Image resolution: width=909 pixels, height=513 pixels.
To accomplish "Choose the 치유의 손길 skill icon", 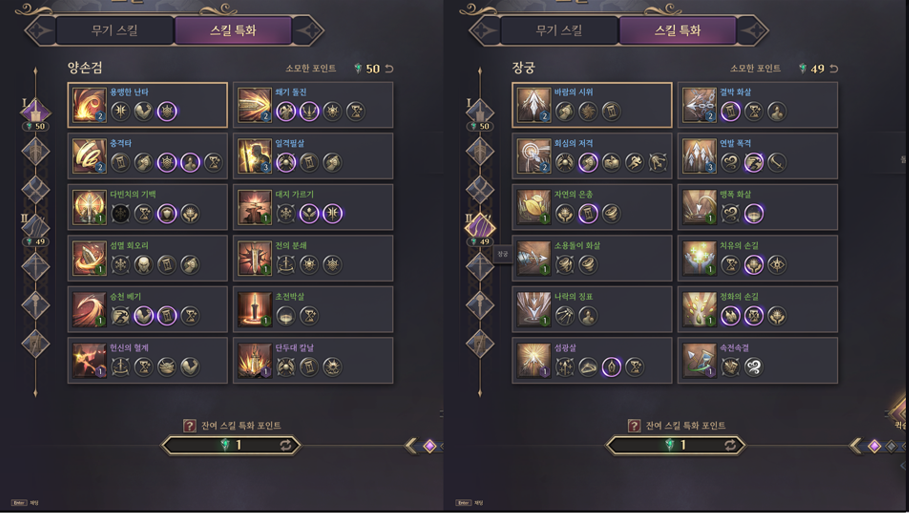I will coord(699,258).
